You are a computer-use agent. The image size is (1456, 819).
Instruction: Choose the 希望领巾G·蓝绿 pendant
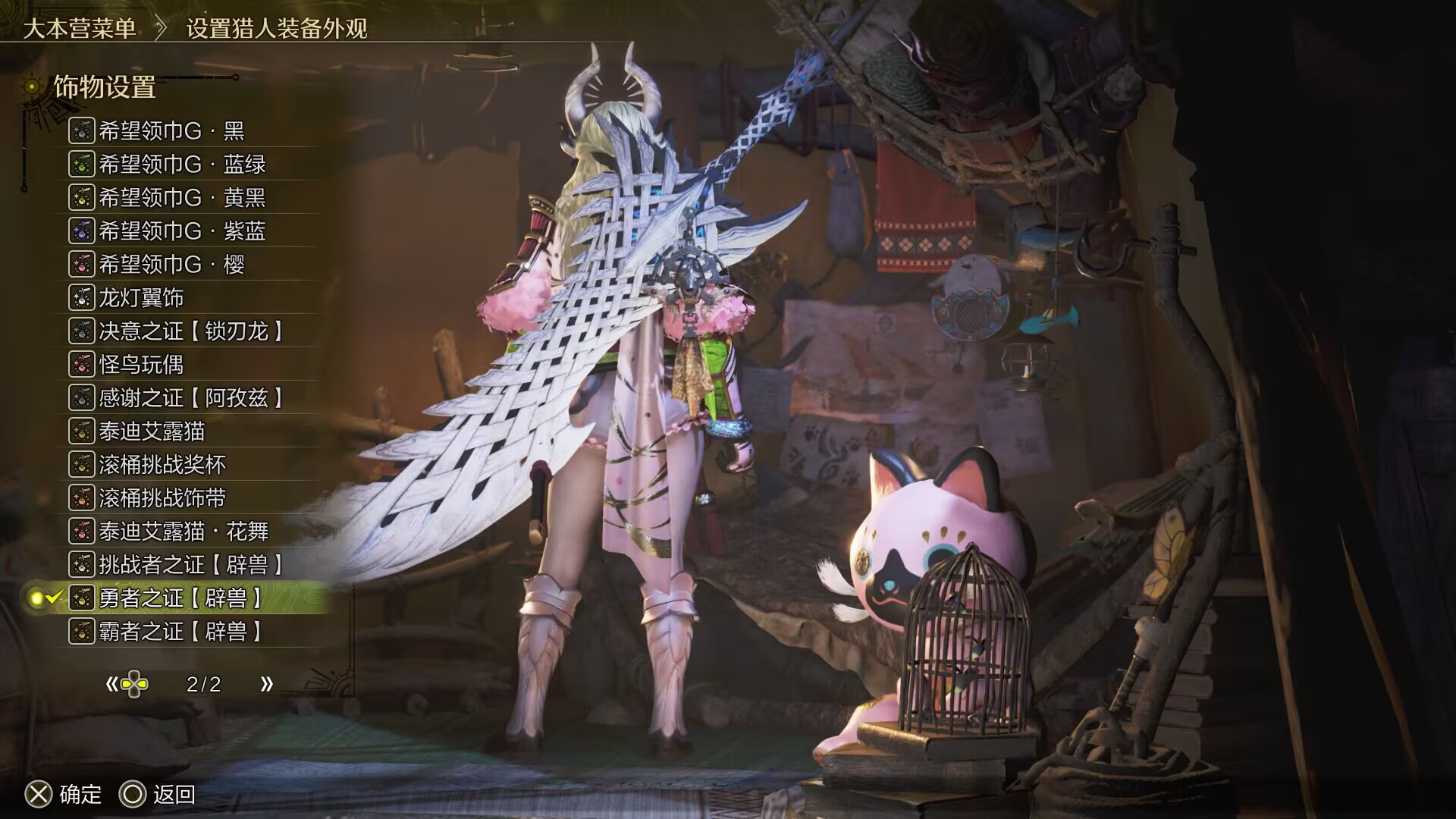182,165
